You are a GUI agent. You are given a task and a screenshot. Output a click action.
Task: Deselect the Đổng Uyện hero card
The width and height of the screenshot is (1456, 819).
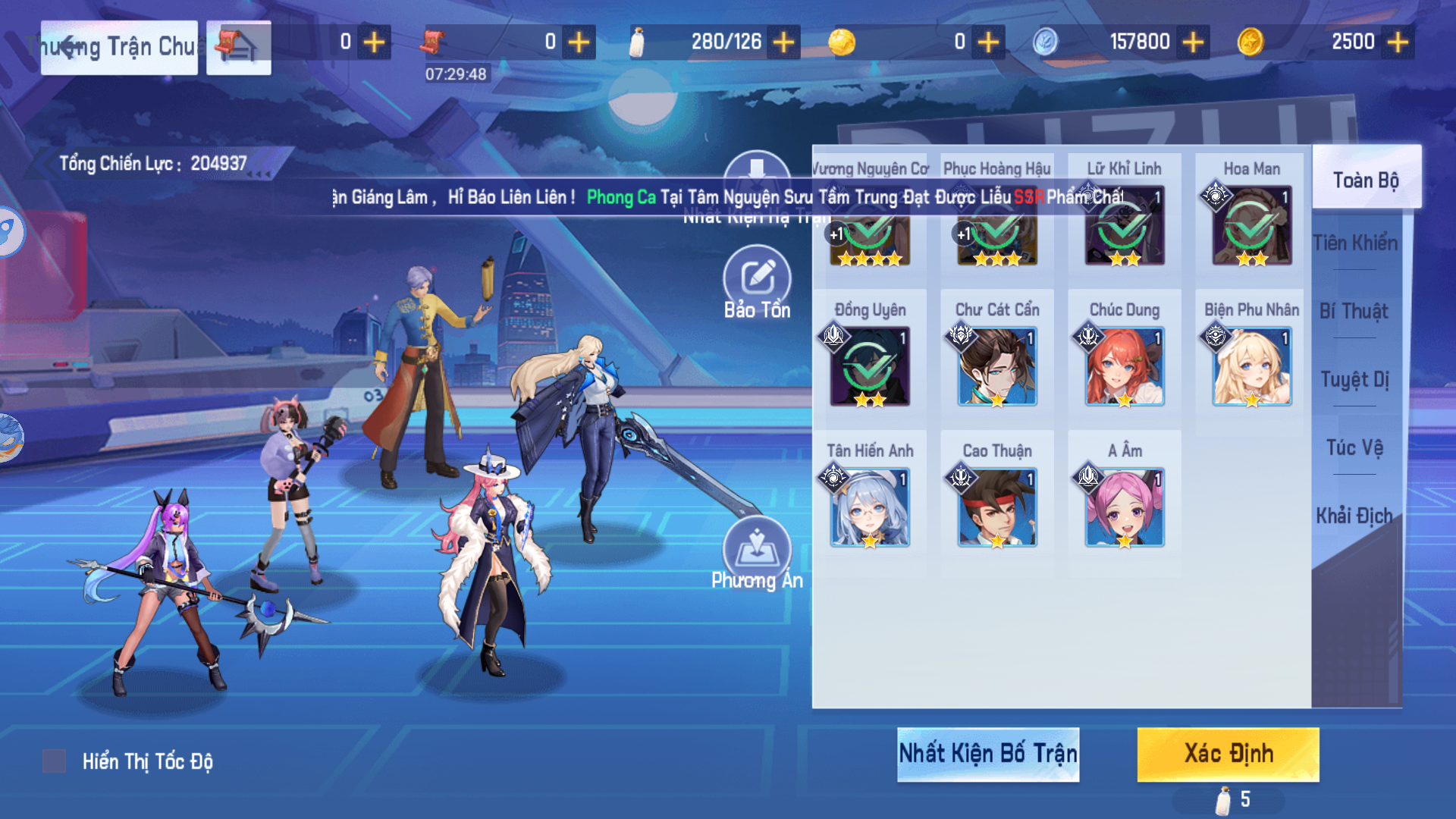(x=870, y=366)
